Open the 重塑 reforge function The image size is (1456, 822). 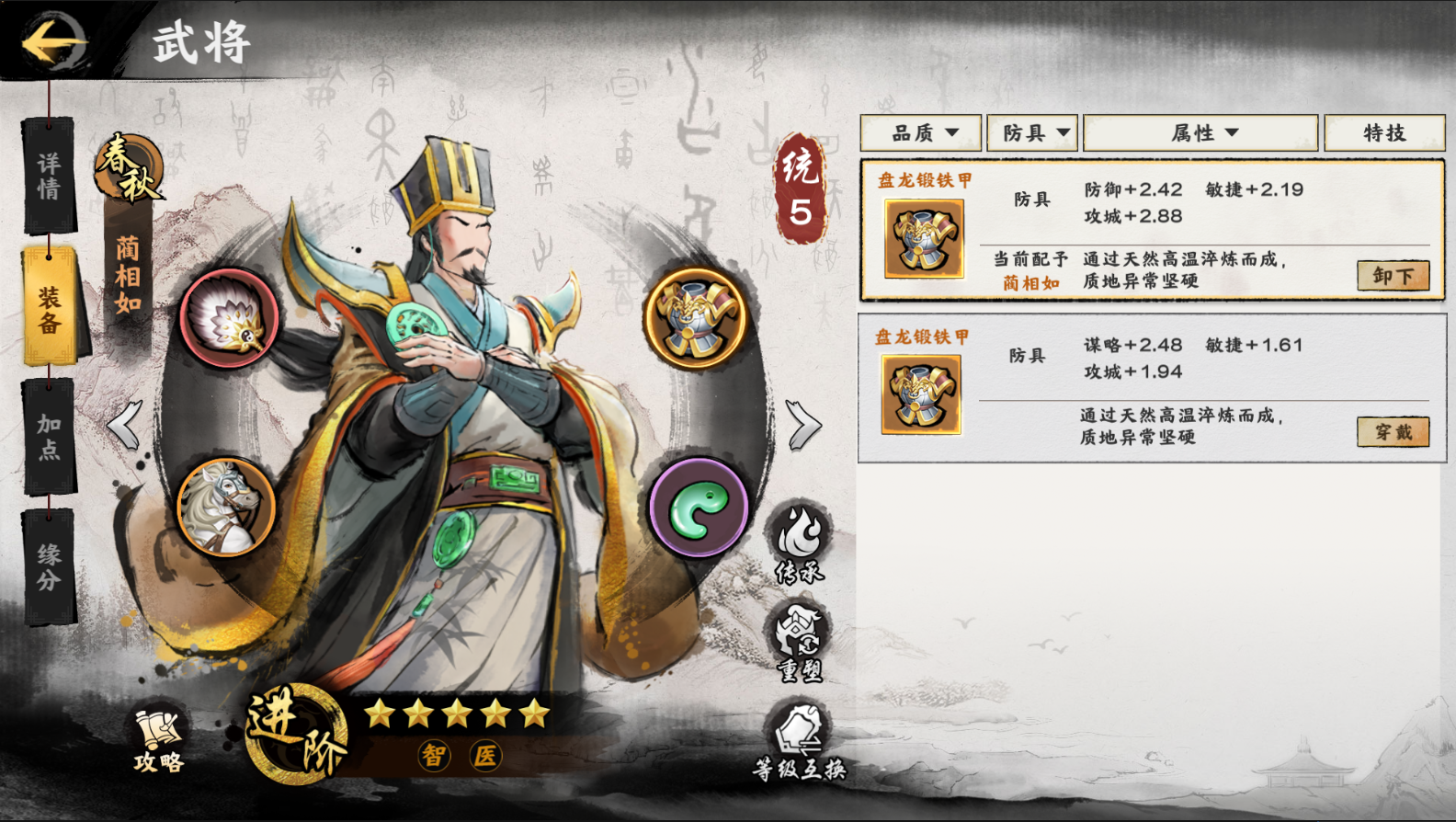pos(800,644)
